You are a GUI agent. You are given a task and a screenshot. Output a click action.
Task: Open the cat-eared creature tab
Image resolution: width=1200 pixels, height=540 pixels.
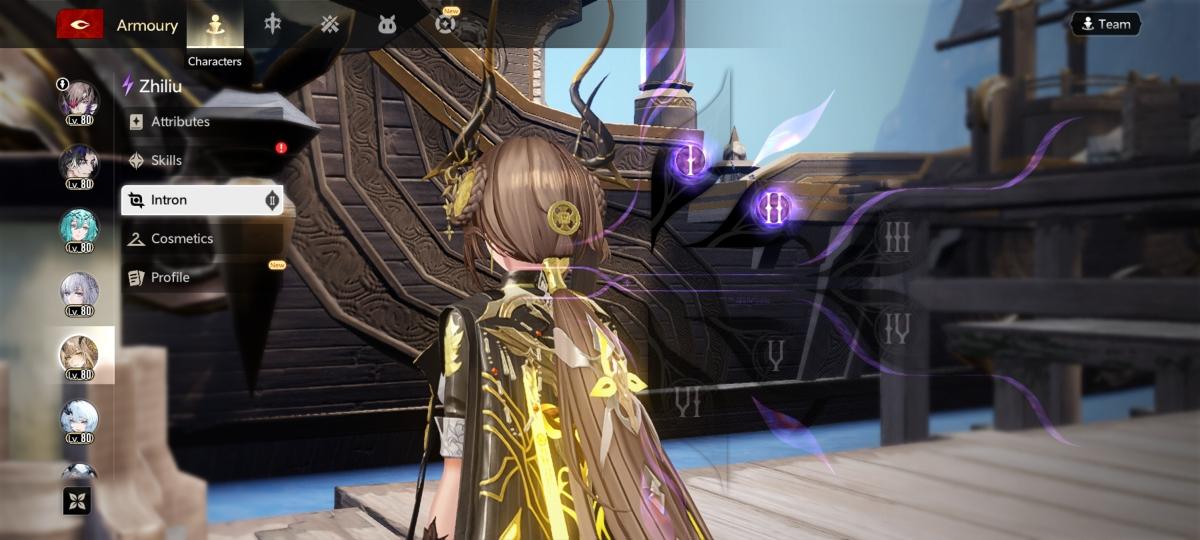[x=387, y=25]
